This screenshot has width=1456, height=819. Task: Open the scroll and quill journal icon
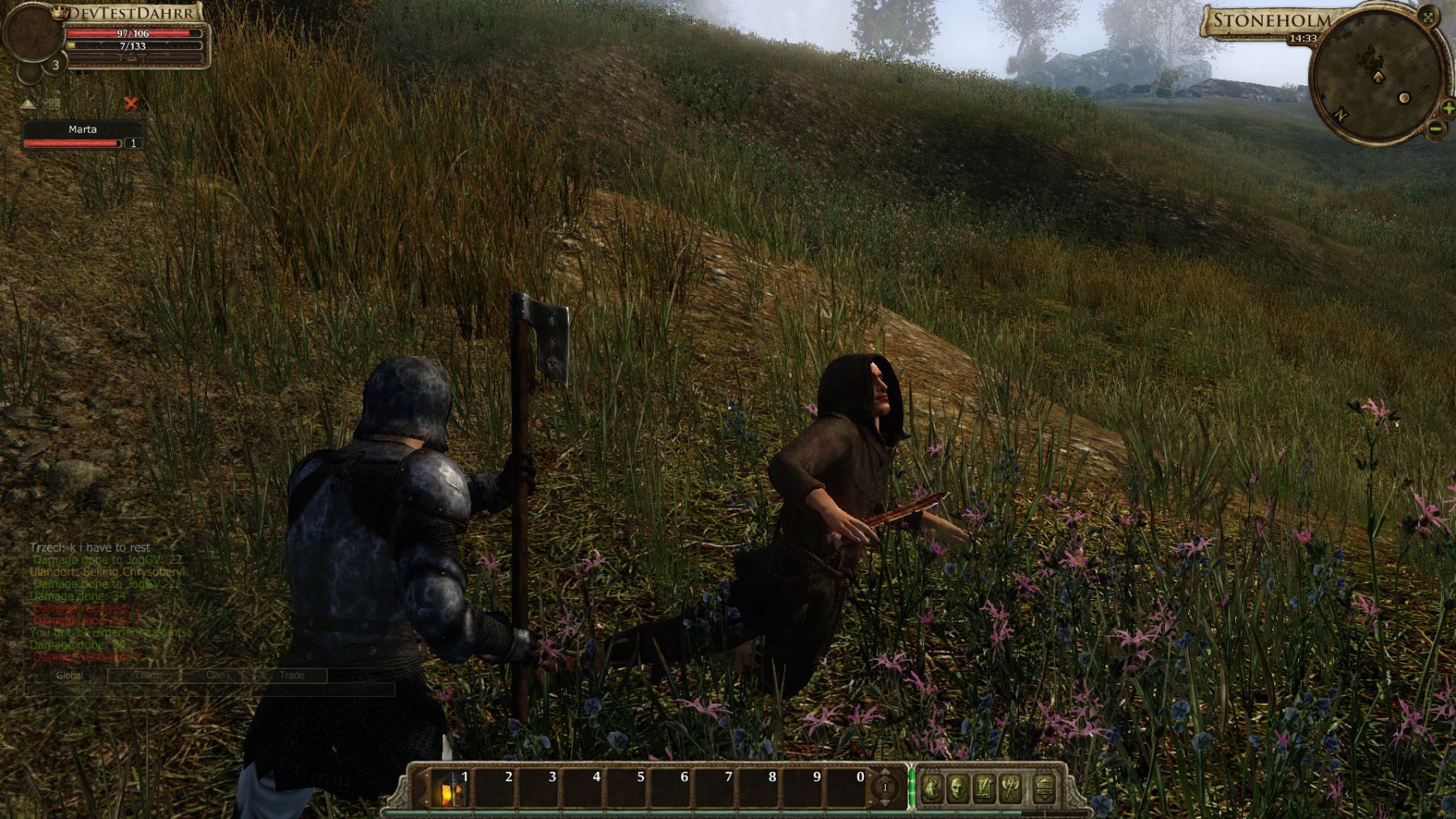(x=984, y=787)
